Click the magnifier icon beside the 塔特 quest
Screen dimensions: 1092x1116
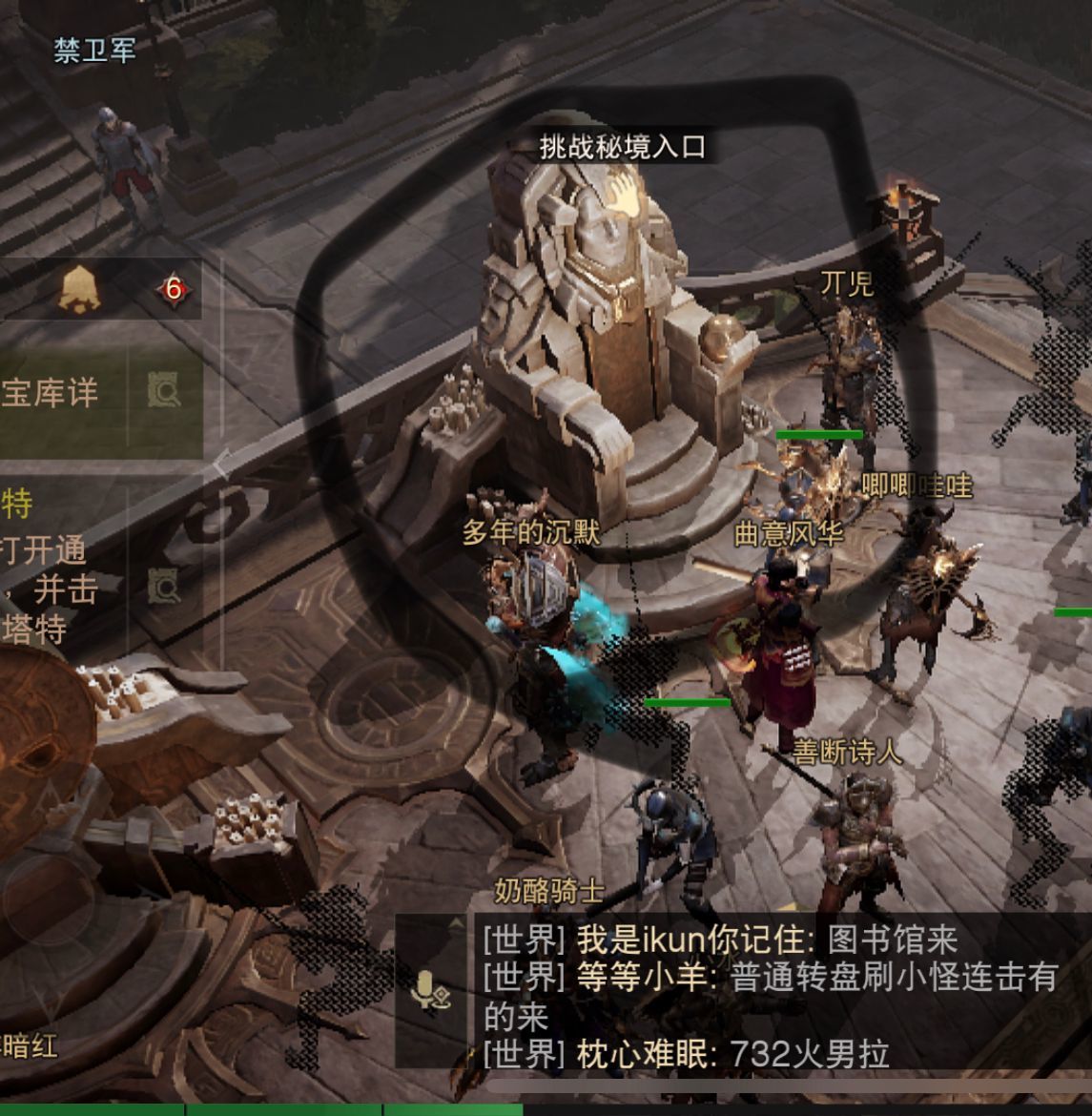(x=164, y=586)
